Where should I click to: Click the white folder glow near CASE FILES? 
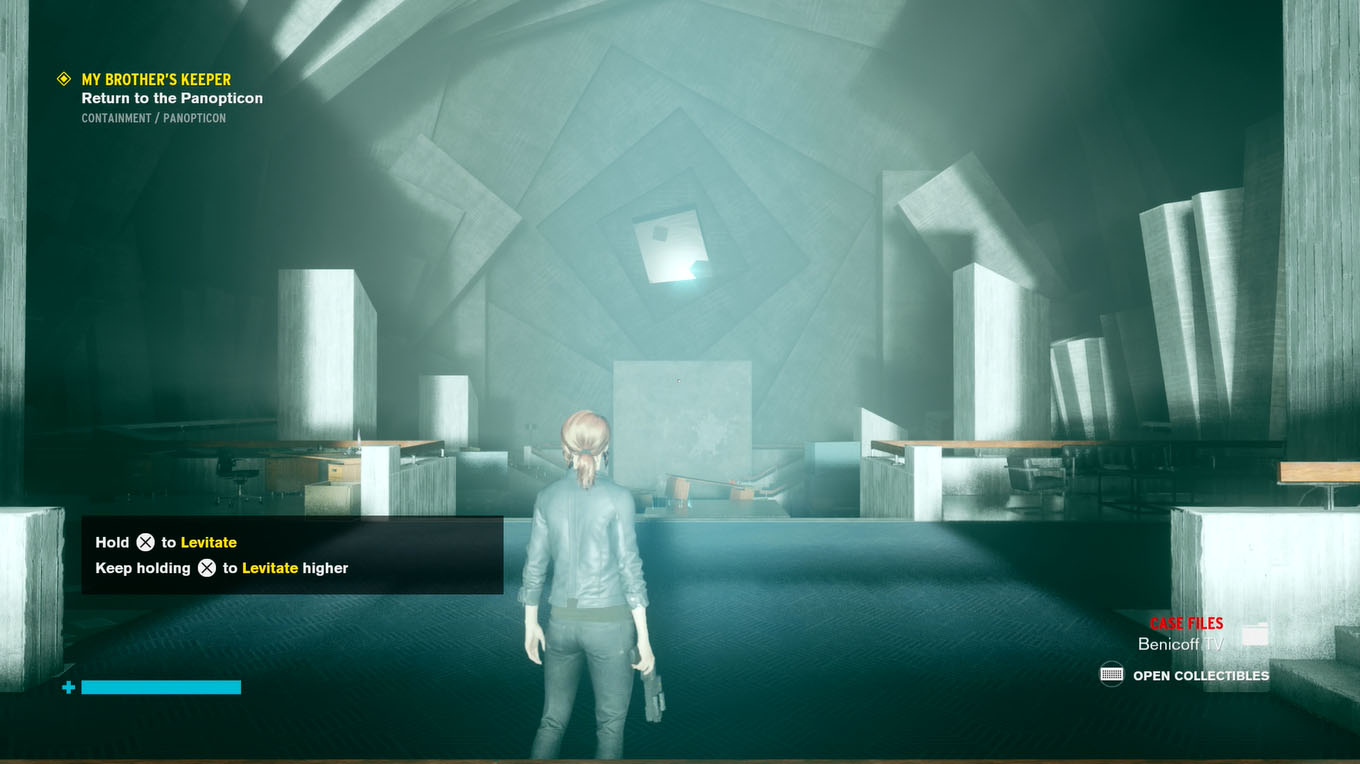1257,633
